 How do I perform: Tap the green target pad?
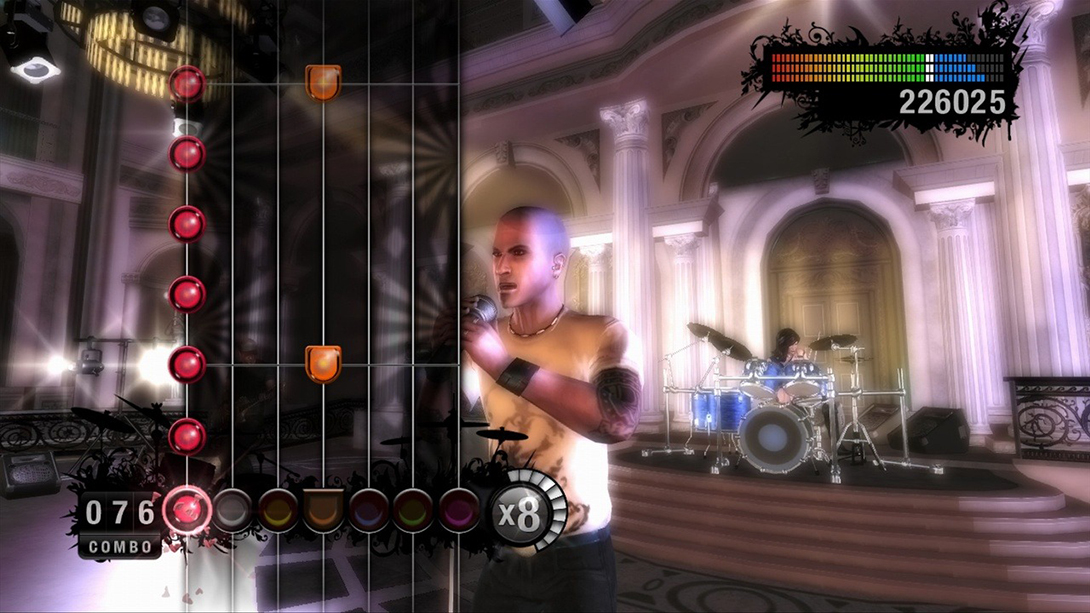(414, 511)
